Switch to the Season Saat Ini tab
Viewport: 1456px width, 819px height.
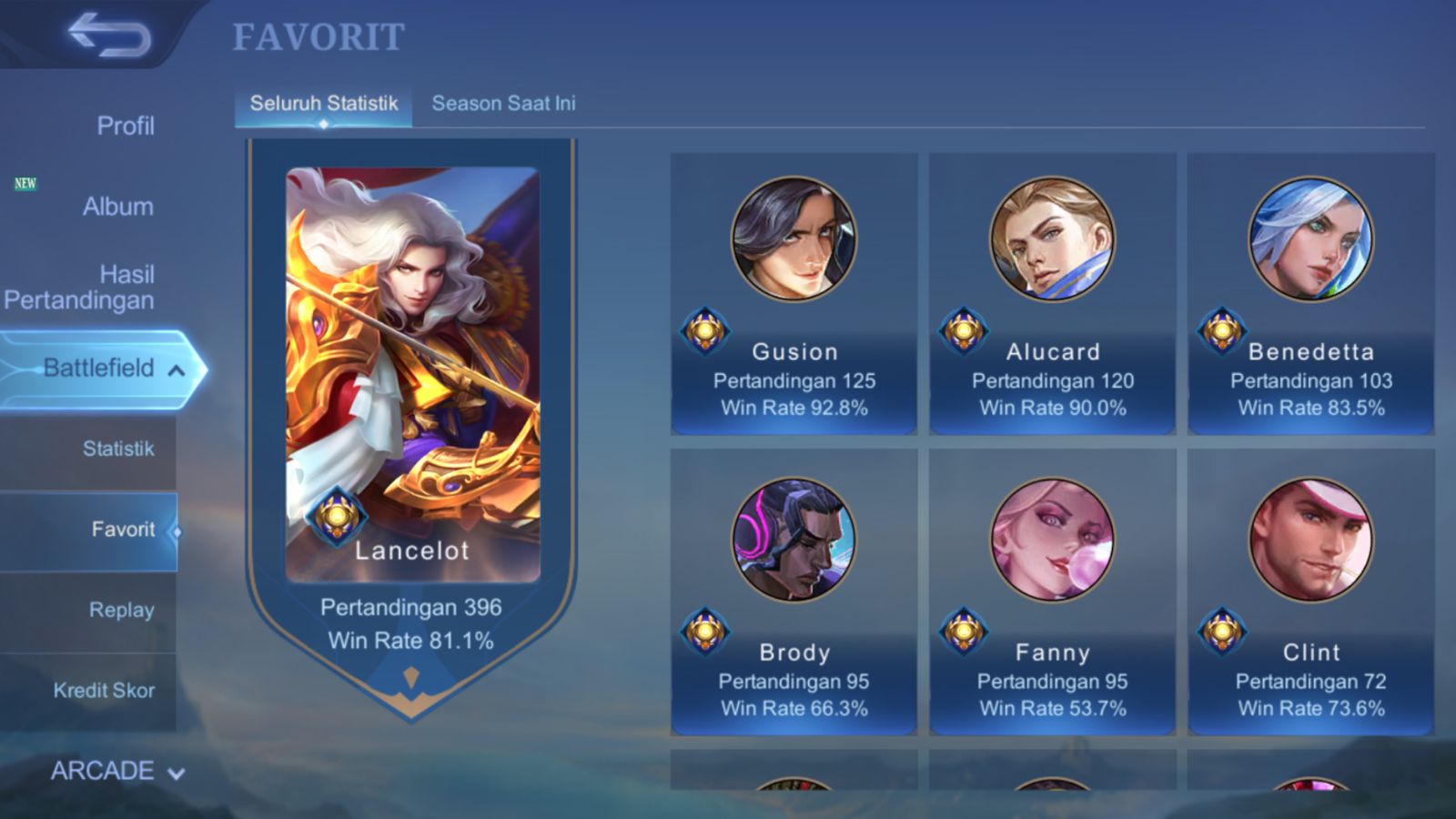click(x=503, y=104)
